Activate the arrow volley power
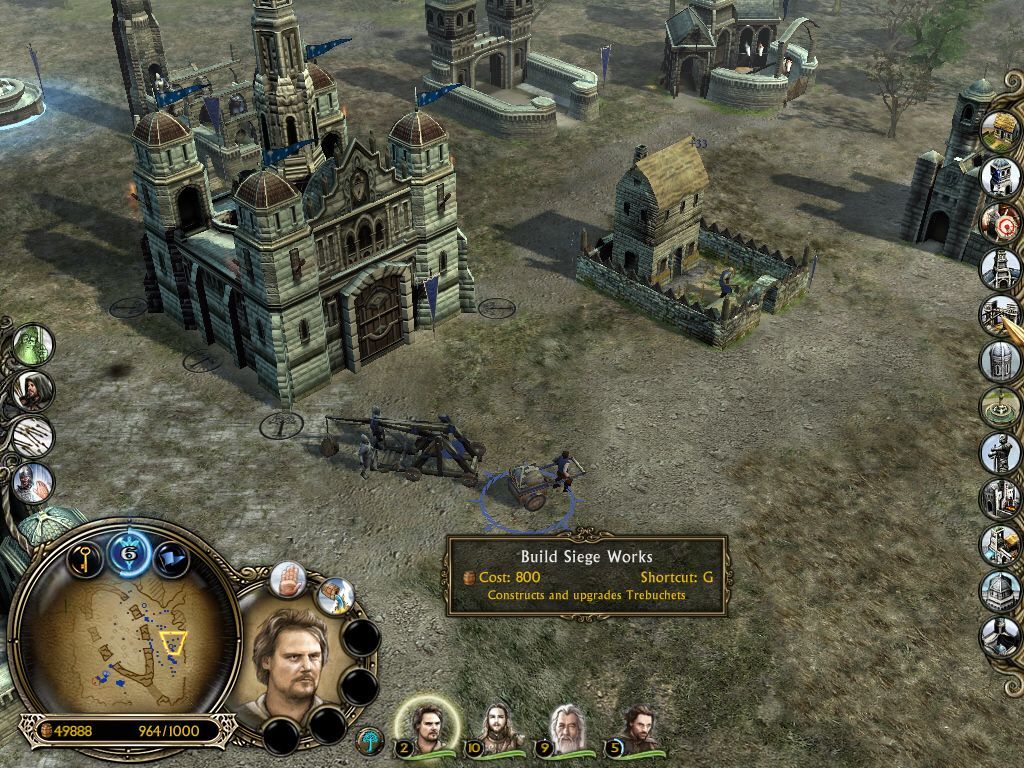The image size is (1024, 768). (x=33, y=437)
